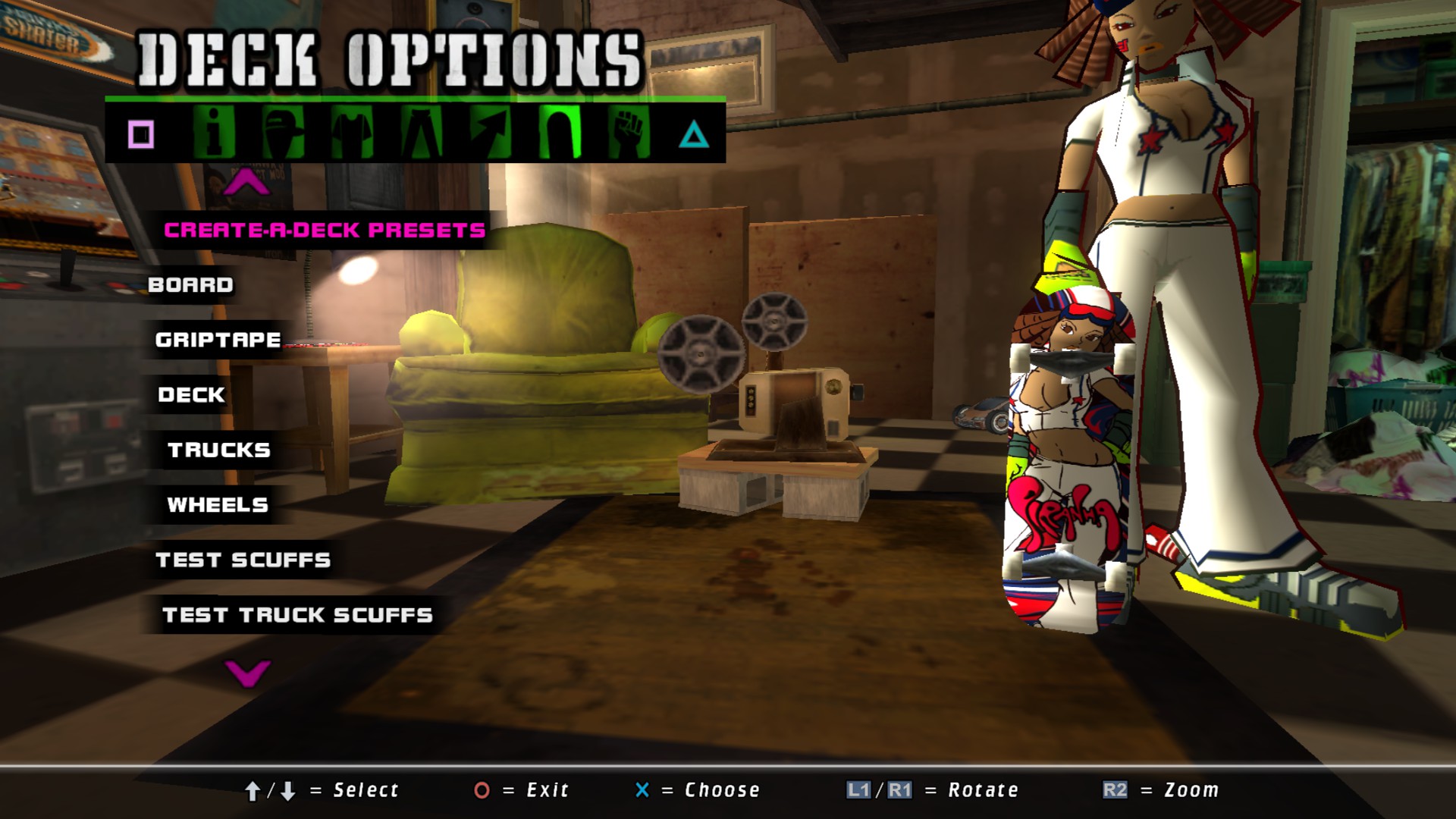Select Test Scuffs entry
1456x819 pixels.
pos(243,560)
